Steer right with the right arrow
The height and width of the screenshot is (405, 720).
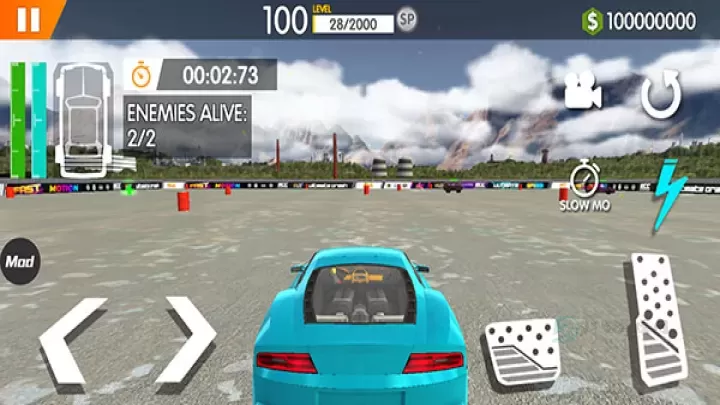[x=185, y=340]
